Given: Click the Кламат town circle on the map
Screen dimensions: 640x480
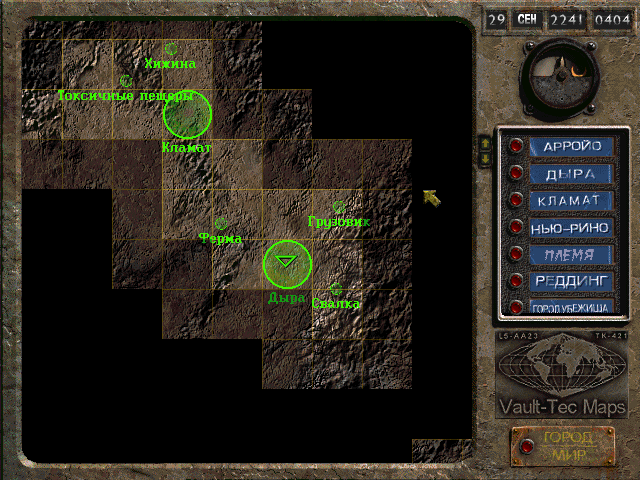Looking at the screenshot, I should 187,114.
